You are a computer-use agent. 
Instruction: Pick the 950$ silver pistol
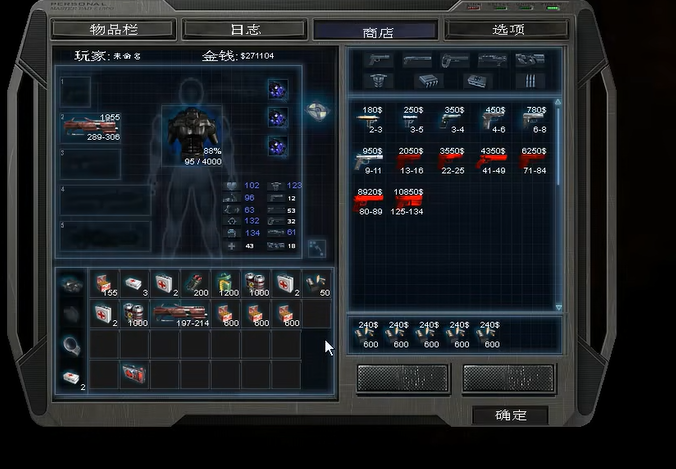coord(373,160)
